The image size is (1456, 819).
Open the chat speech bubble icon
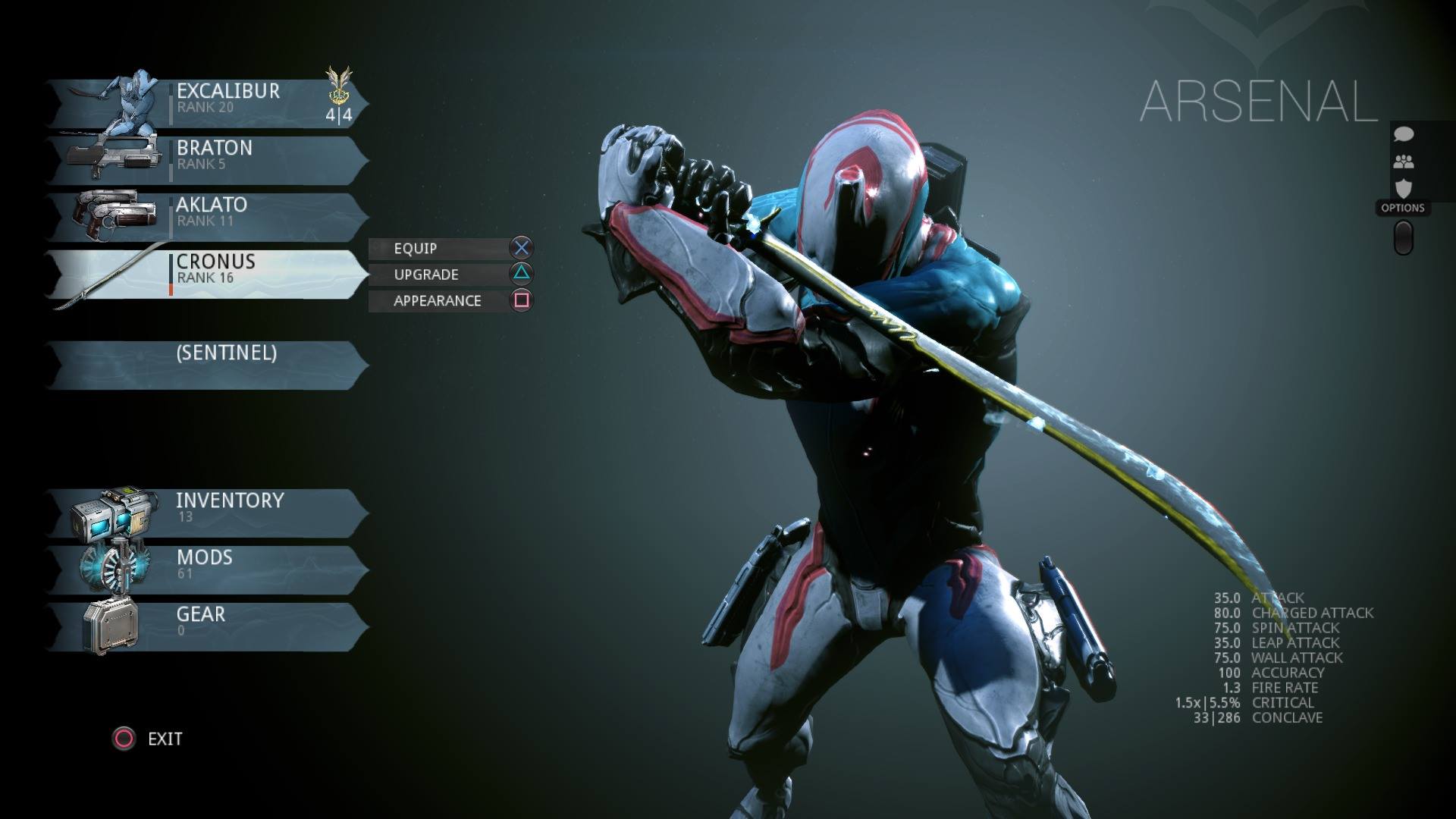[1404, 135]
